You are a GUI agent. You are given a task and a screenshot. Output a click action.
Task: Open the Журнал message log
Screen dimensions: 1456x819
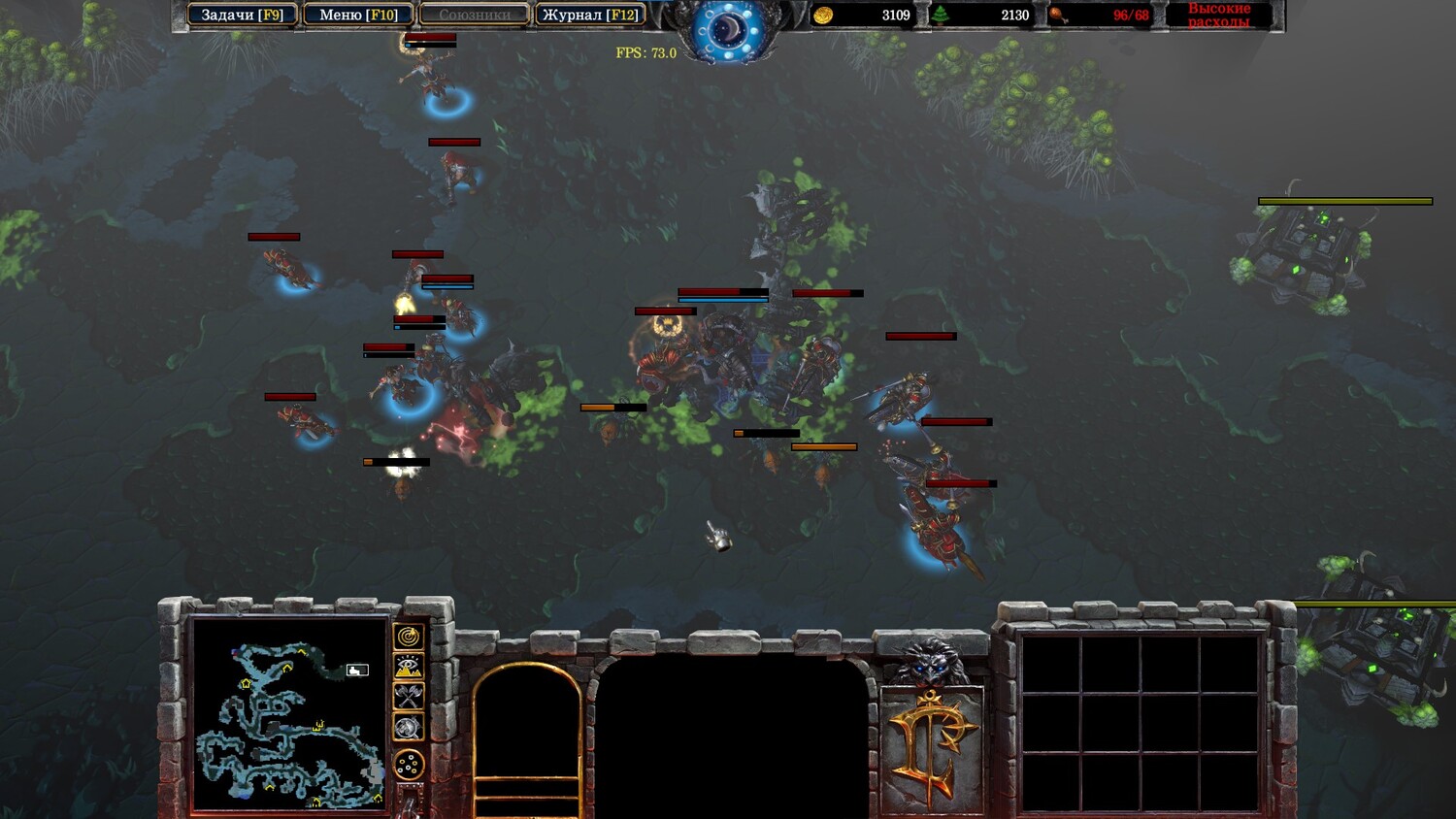590,15
